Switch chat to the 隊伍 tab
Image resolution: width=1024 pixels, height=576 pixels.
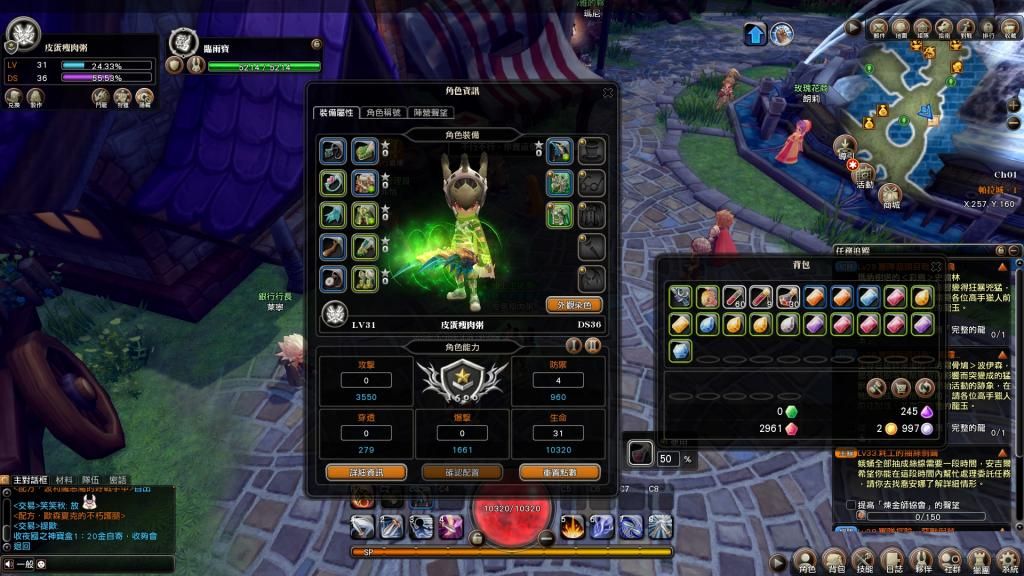tap(90, 480)
